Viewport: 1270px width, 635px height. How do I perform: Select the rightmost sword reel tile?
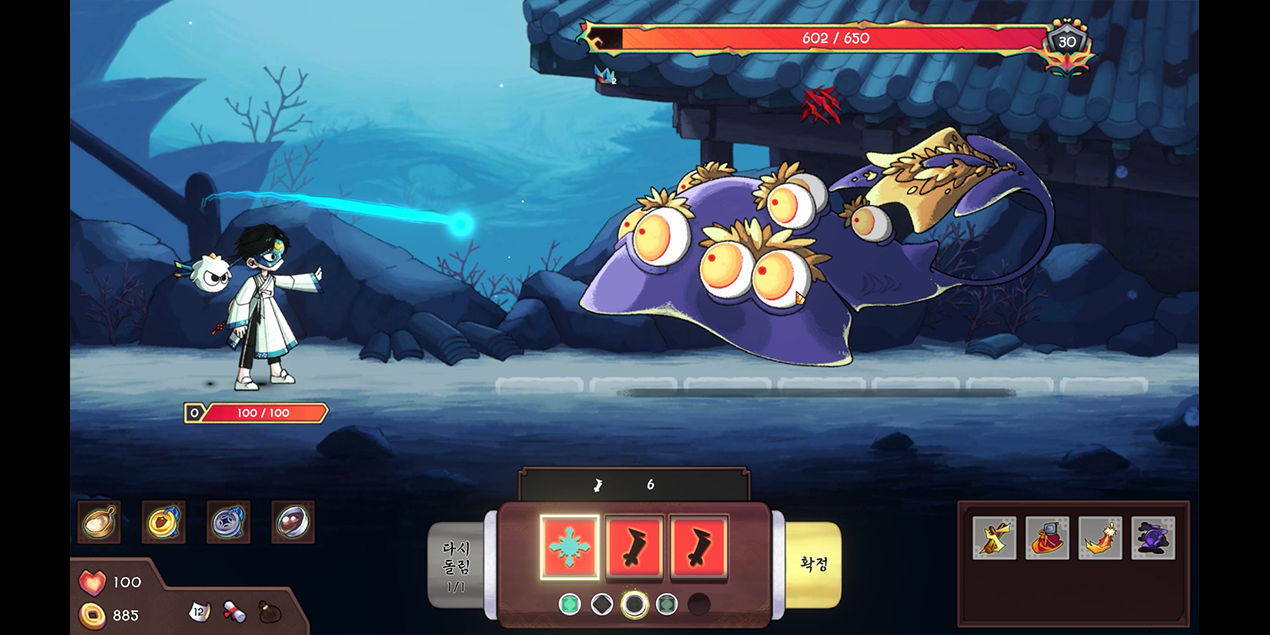[698, 548]
